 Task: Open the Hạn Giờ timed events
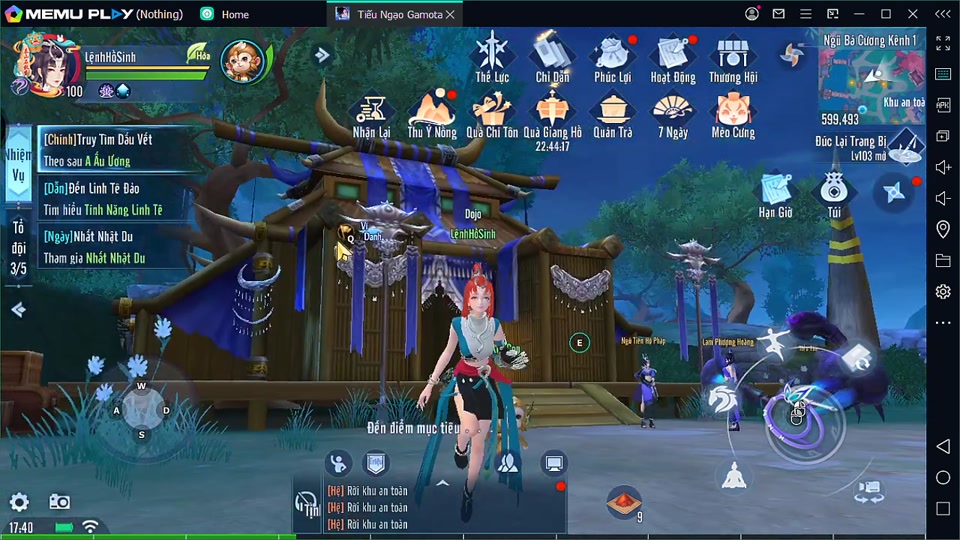(x=775, y=193)
